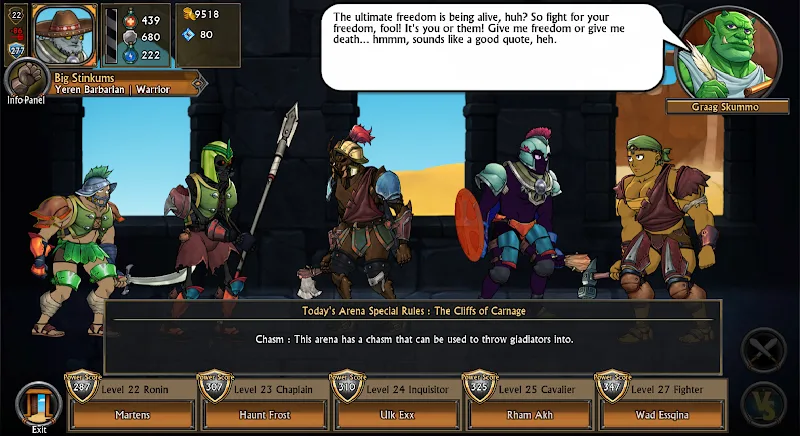Click Big Stinkums' character portrait
Viewport: 800px width, 436px height.
click(66, 35)
